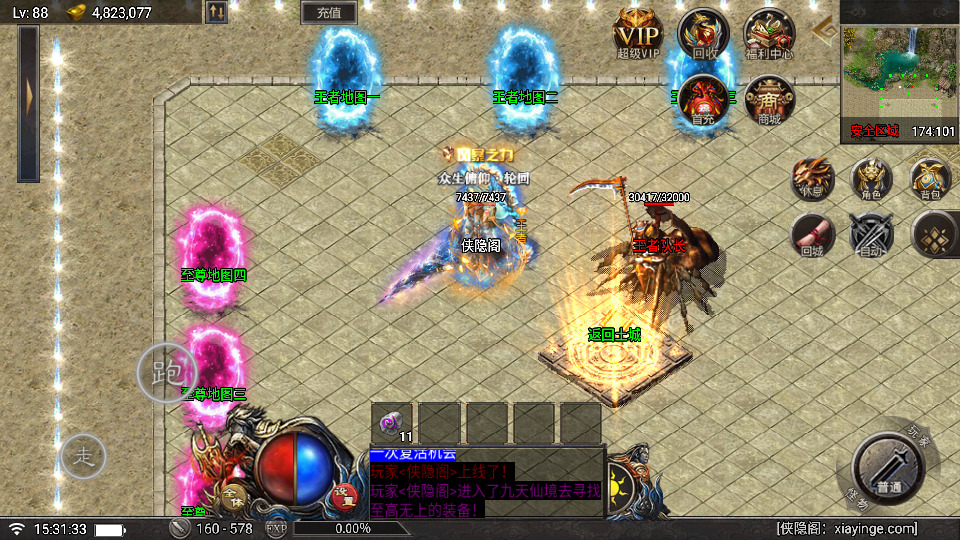
Task: Toggle 自动 auto-combat
Action: (869, 236)
